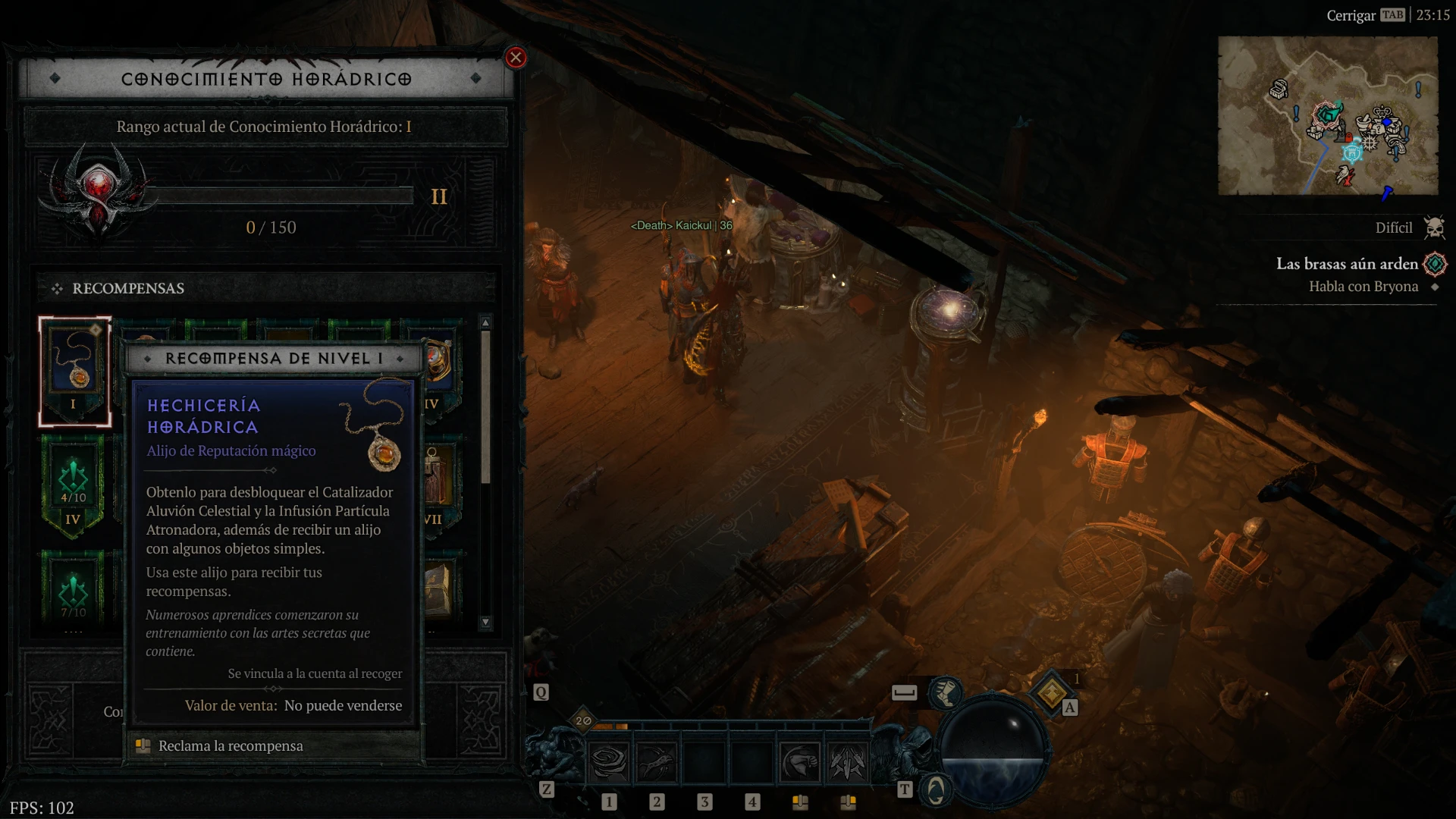
Task: Activate the swirling vortex skill slot
Action: tap(609, 762)
